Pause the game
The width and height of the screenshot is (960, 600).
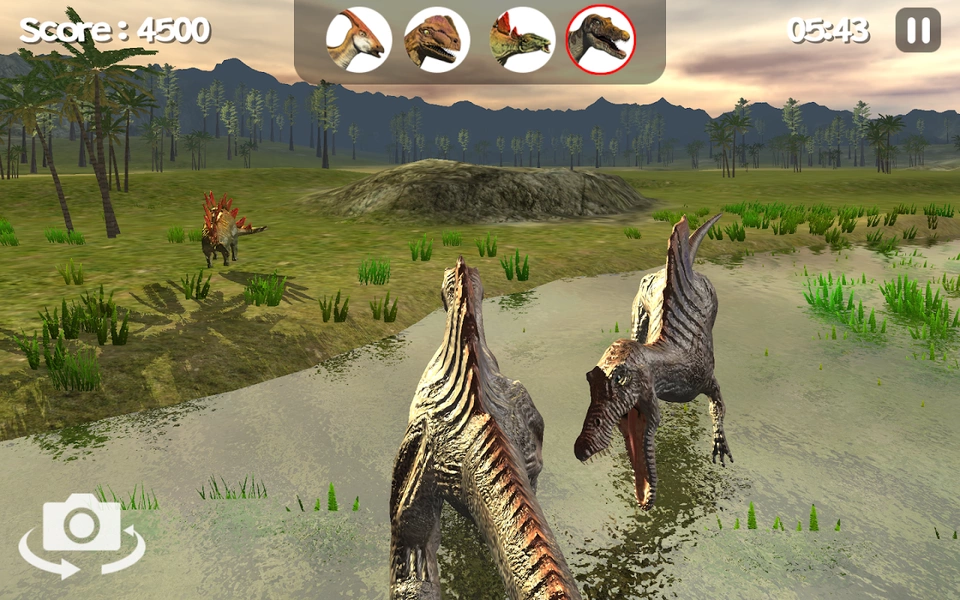pyautogui.click(x=917, y=30)
